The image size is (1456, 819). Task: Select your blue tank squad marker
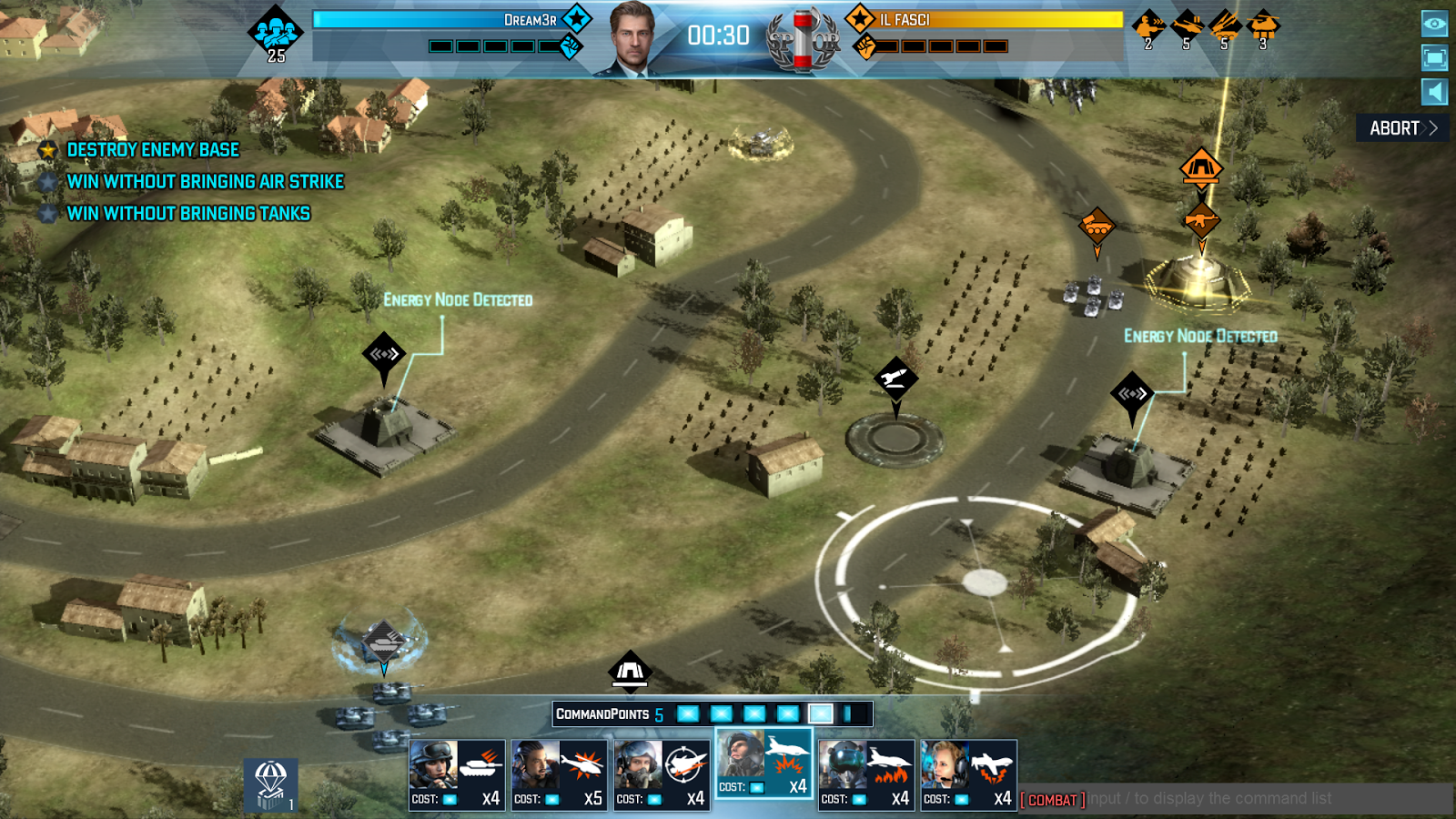(x=384, y=642)
